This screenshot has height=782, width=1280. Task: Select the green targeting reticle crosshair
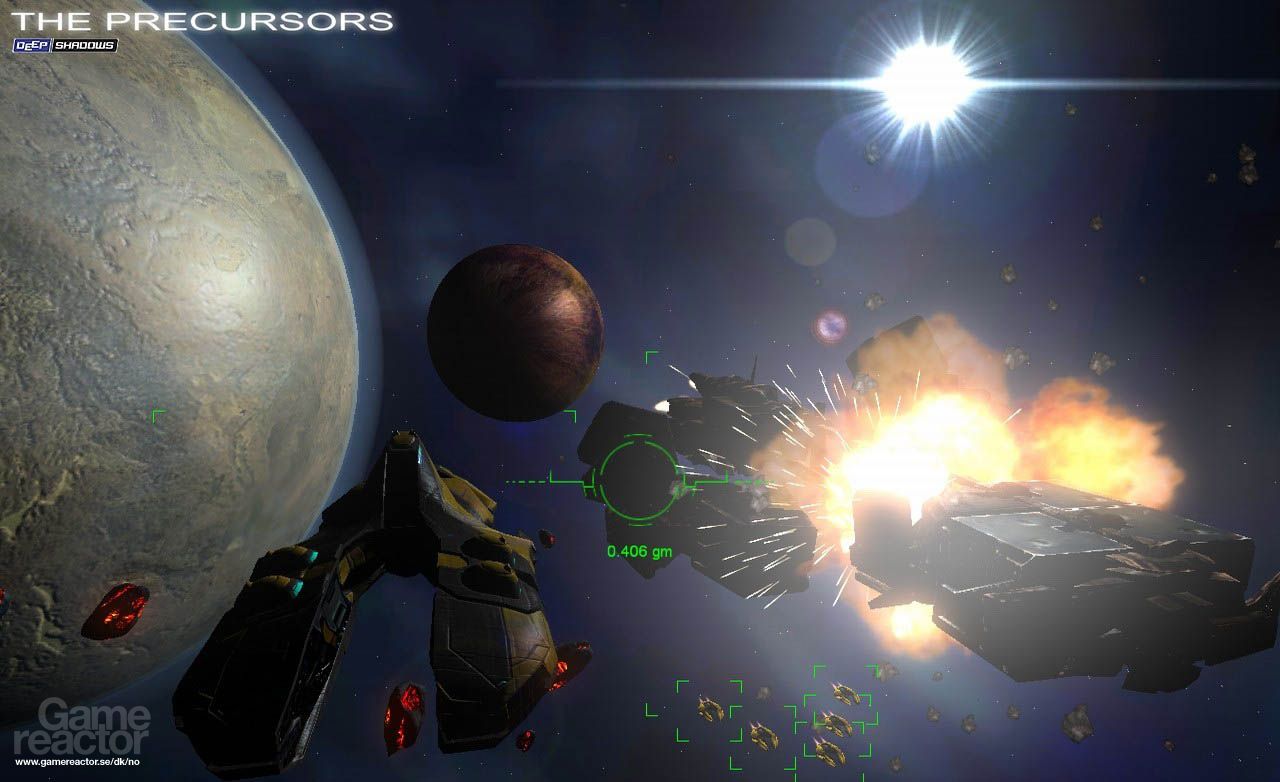point(637,480)
